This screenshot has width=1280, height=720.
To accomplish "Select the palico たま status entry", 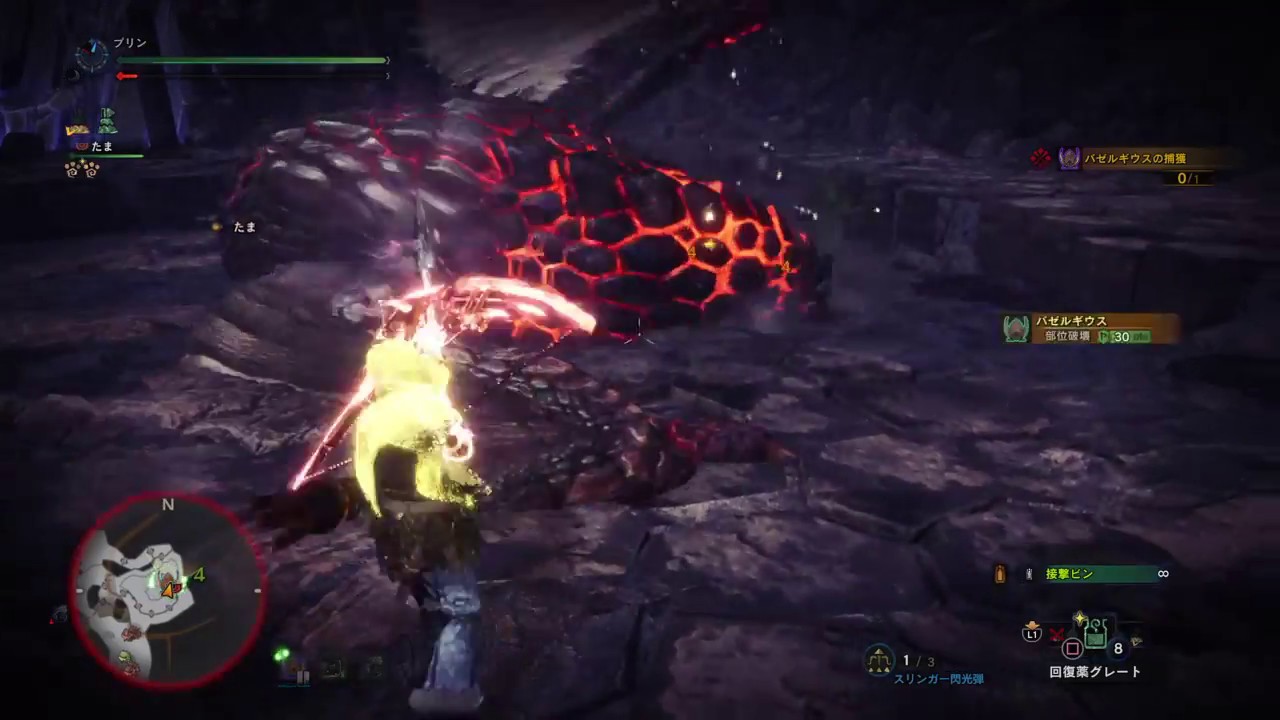I will coord(102,146).
